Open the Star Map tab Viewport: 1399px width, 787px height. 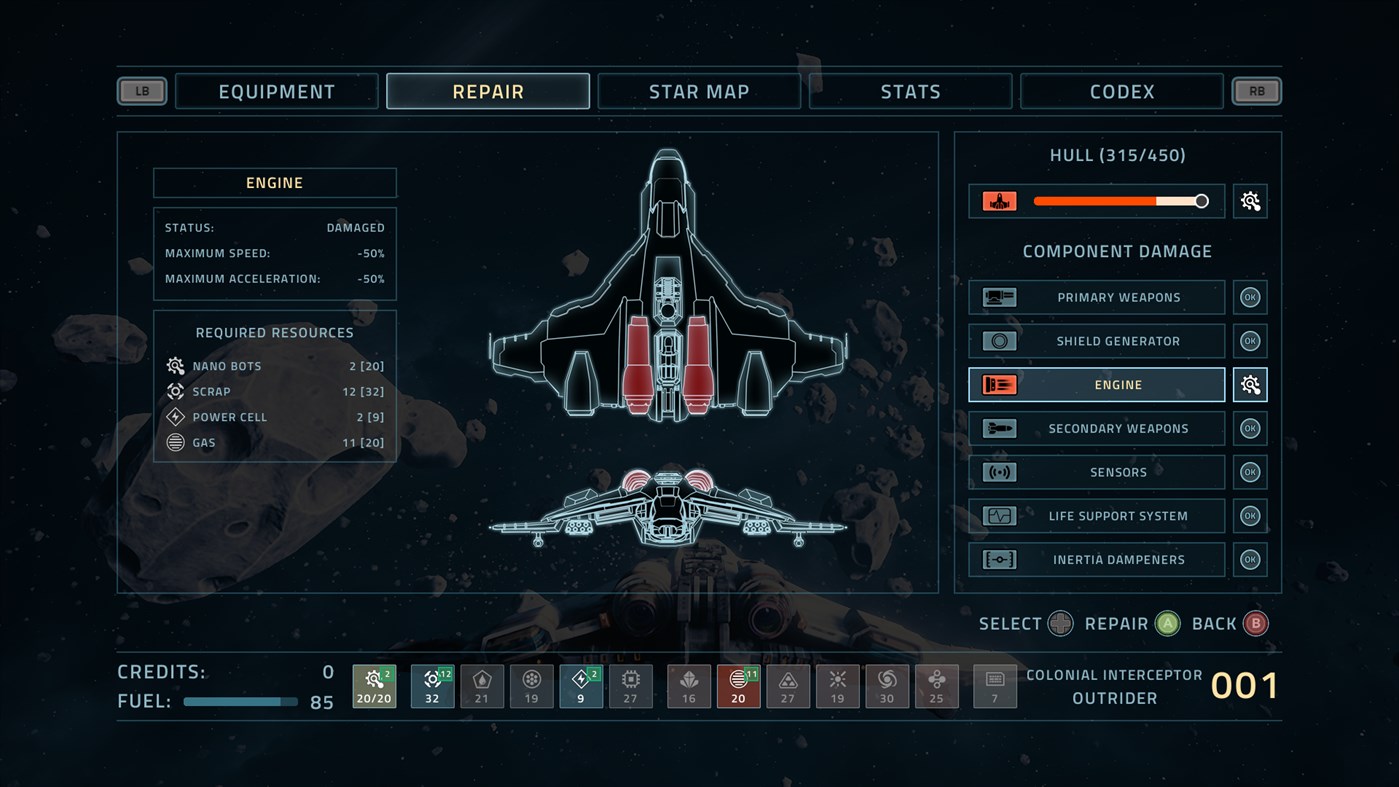699,91
